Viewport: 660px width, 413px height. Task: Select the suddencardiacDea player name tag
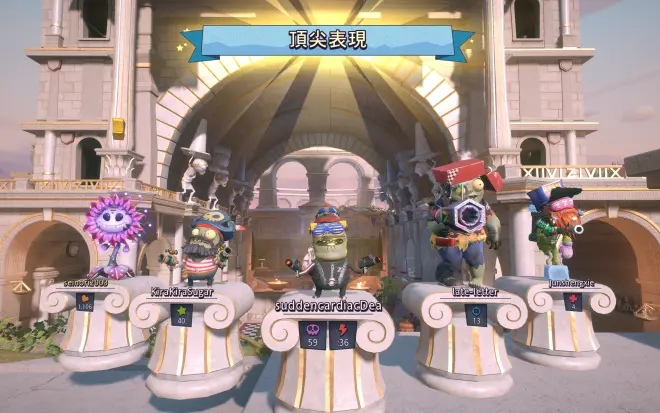pos(329,305)
